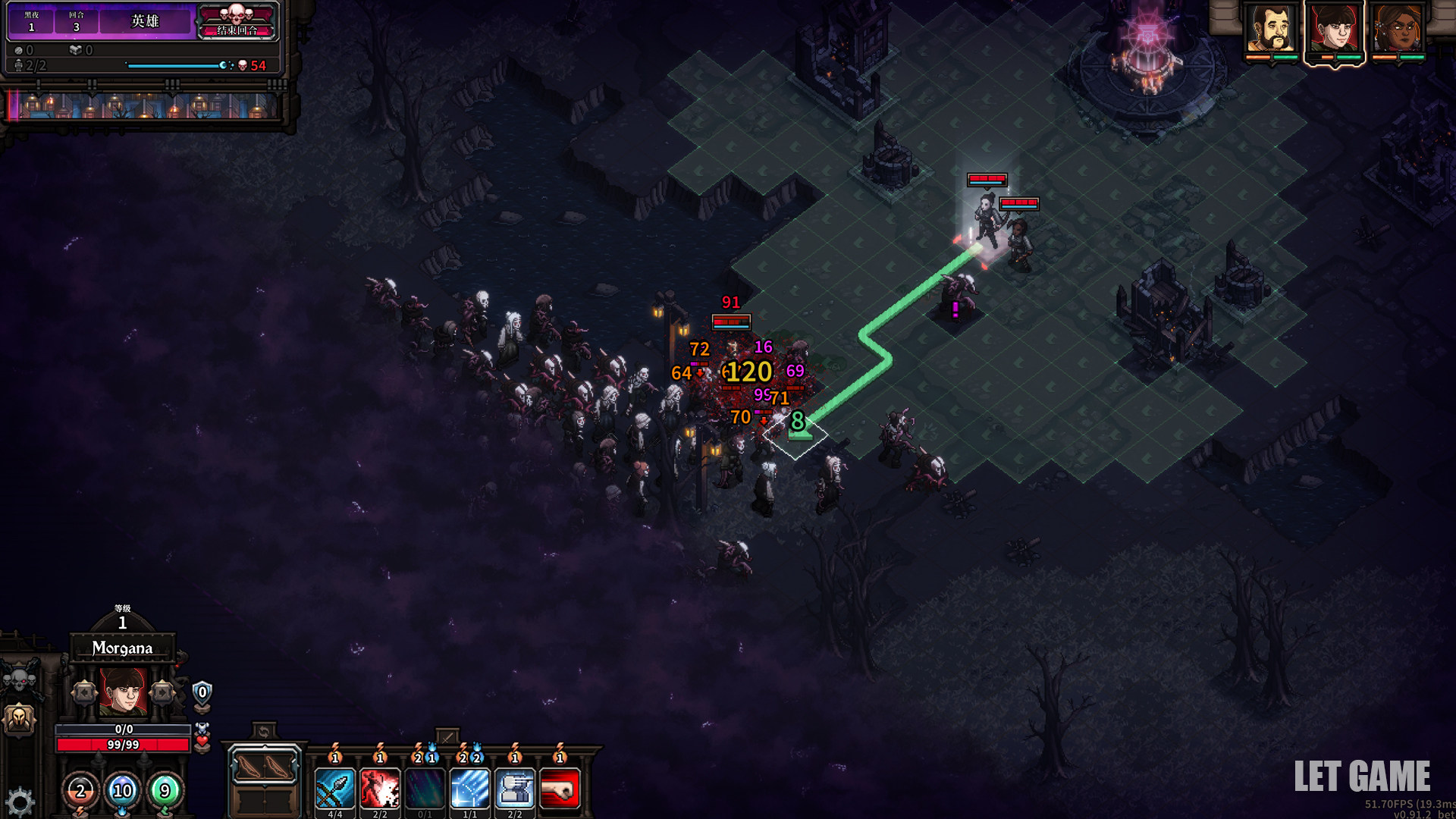Open the settings gear
Viewport: 1456px width, 819px height.
pyautogui.click(x=20, y=802)
